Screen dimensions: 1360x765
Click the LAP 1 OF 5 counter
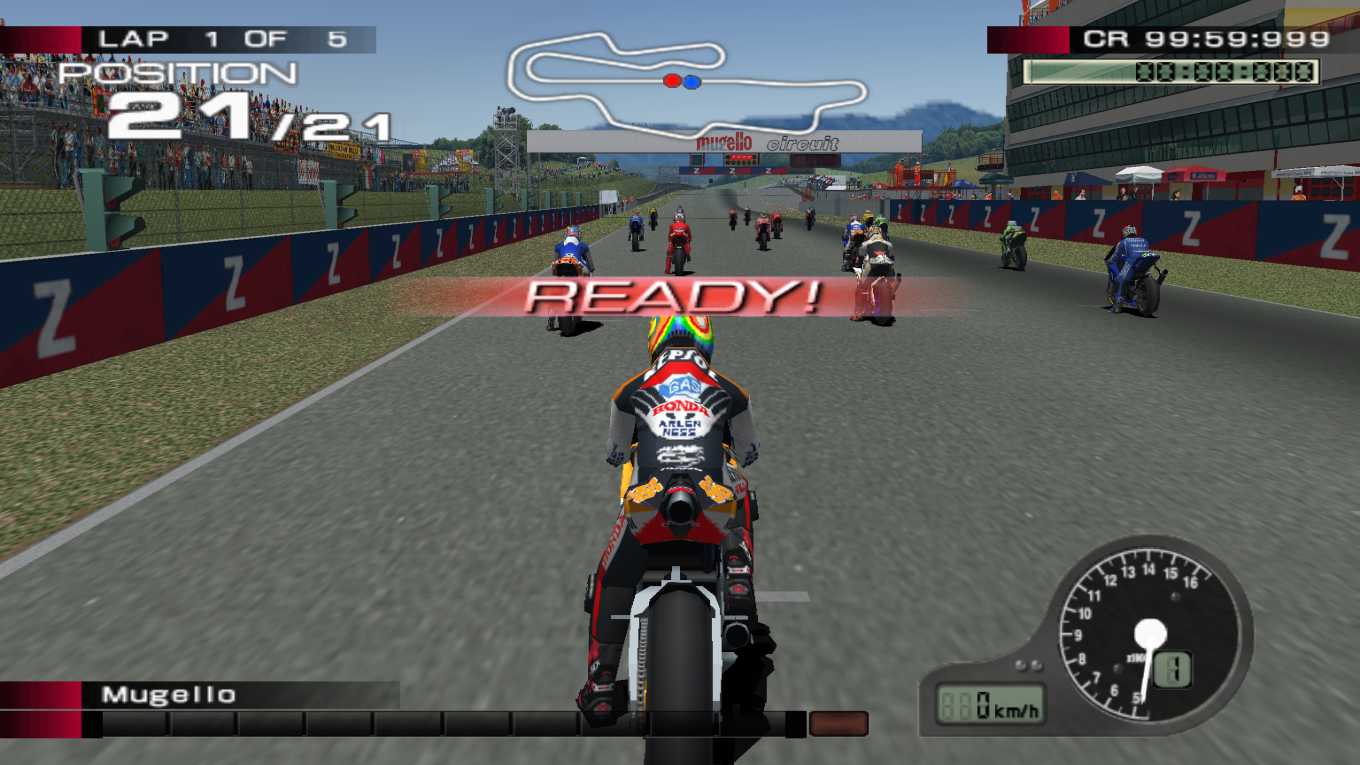(x=220, y=39)
